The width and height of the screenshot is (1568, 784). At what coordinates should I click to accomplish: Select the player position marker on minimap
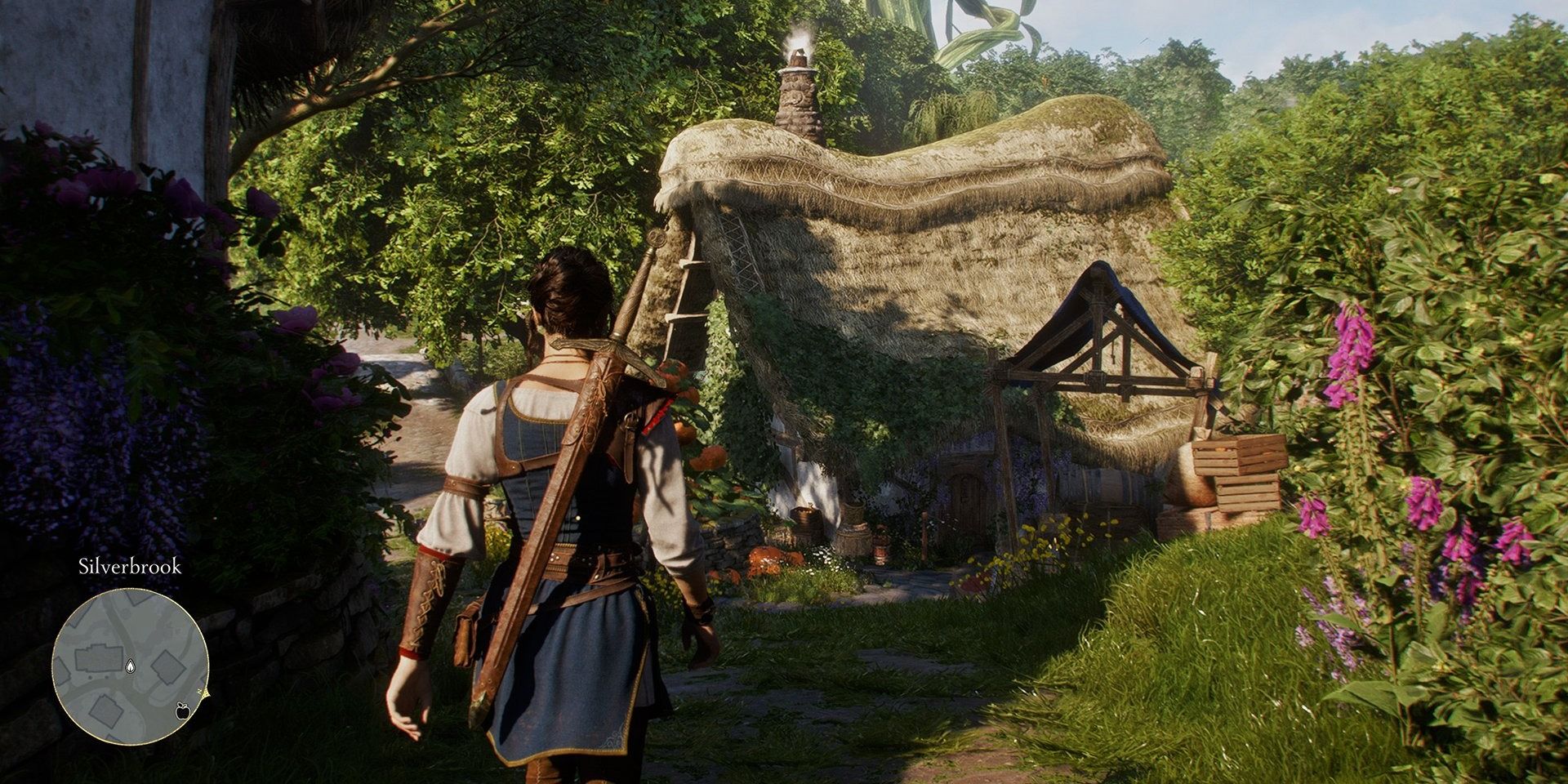coord(129,667)
